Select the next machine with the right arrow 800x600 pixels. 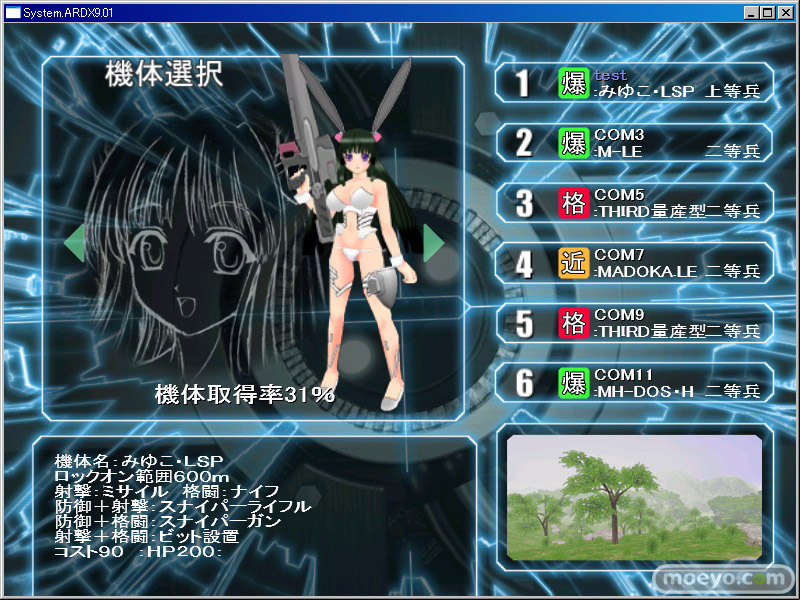[x=434, y=243]
